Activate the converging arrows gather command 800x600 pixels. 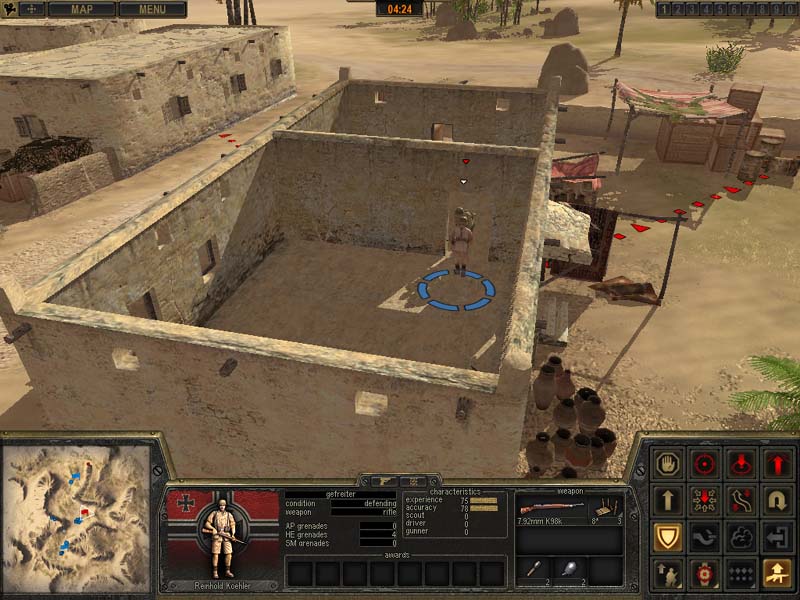[705, 501]
